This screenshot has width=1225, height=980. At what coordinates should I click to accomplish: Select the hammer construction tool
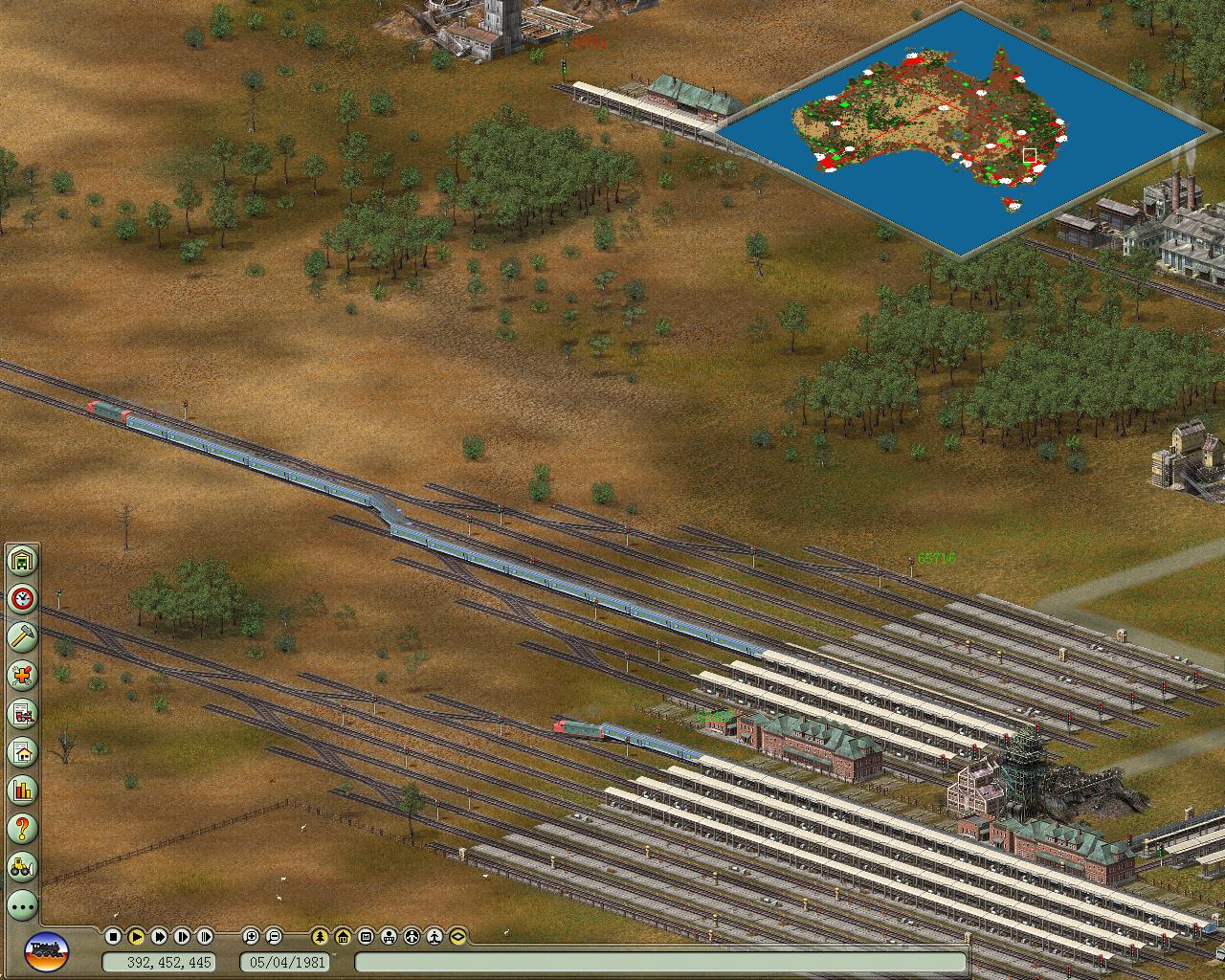22,637
